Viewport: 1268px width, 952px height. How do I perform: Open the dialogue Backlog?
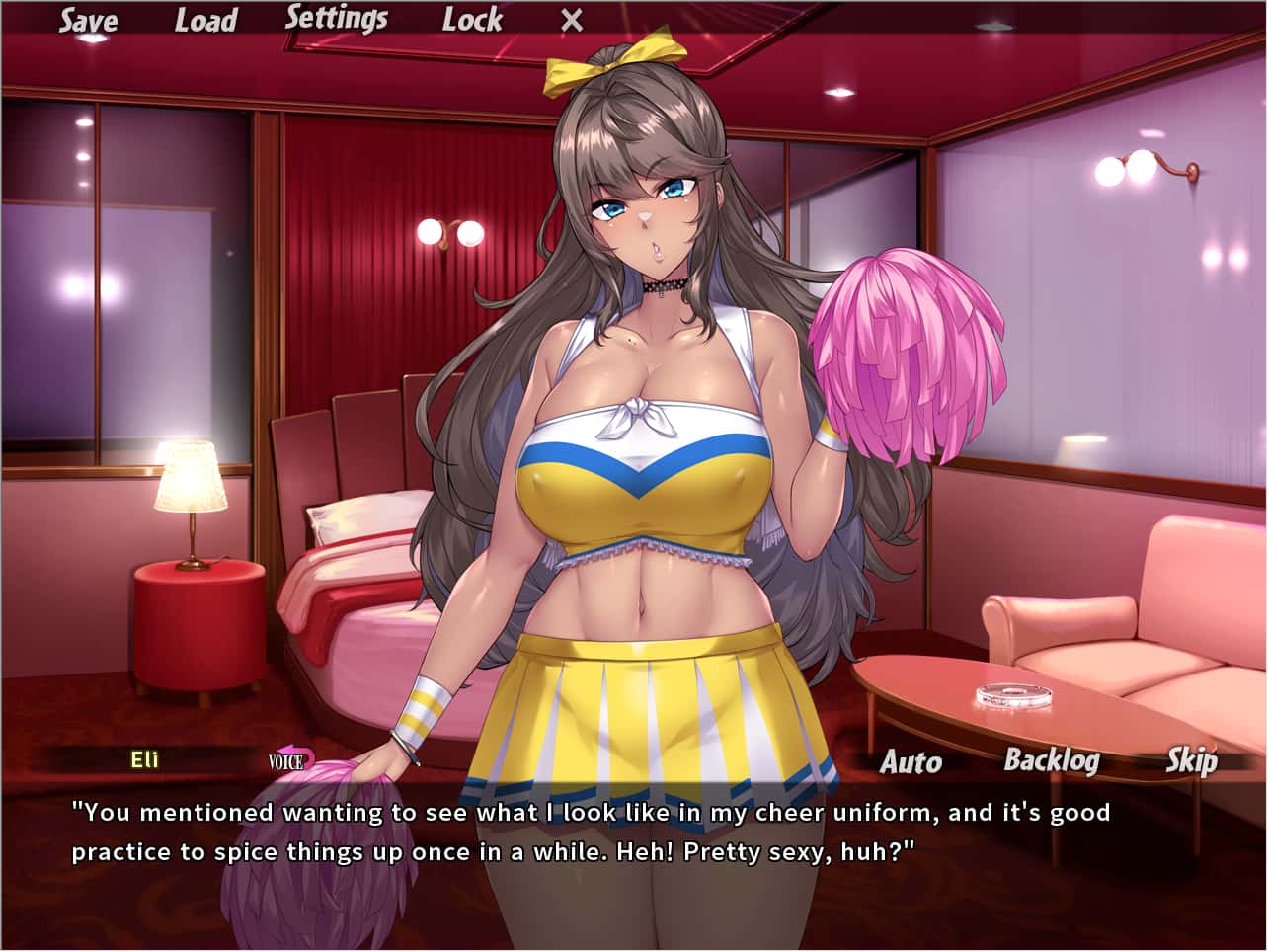pyautogui.click(x=1053, y=761)
